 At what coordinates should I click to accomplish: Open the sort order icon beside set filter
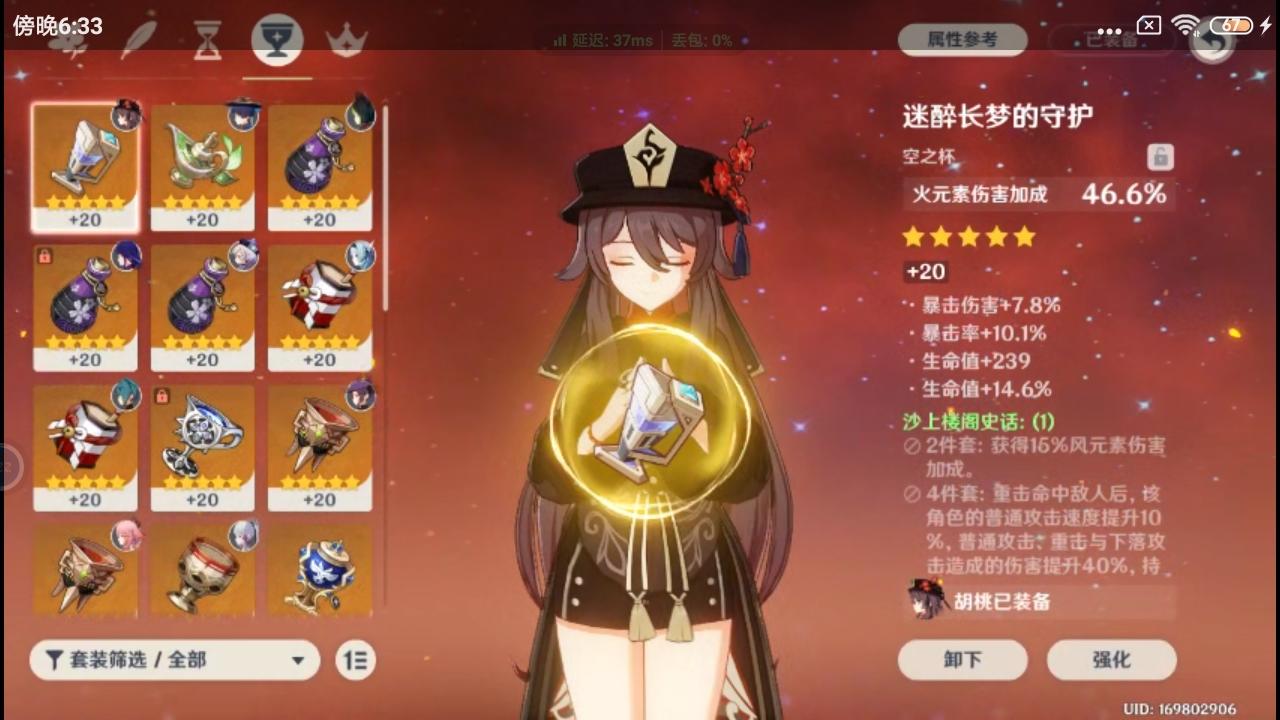pos(355,660)
